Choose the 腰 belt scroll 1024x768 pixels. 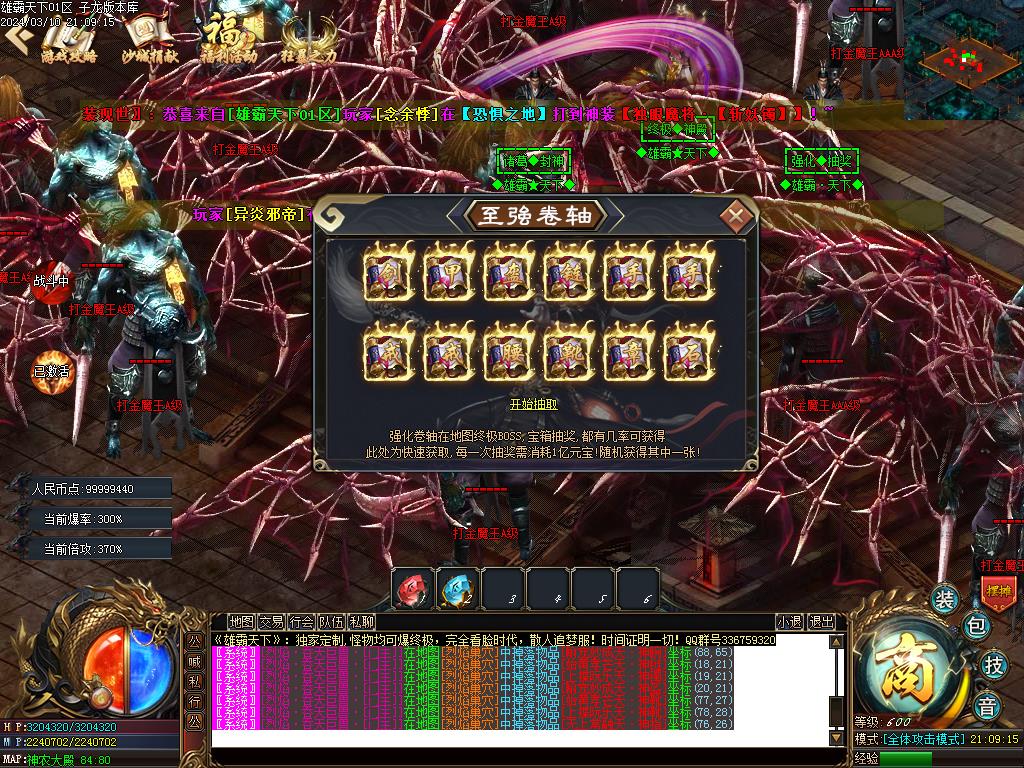pyautogui.click(x=509, y=352)
